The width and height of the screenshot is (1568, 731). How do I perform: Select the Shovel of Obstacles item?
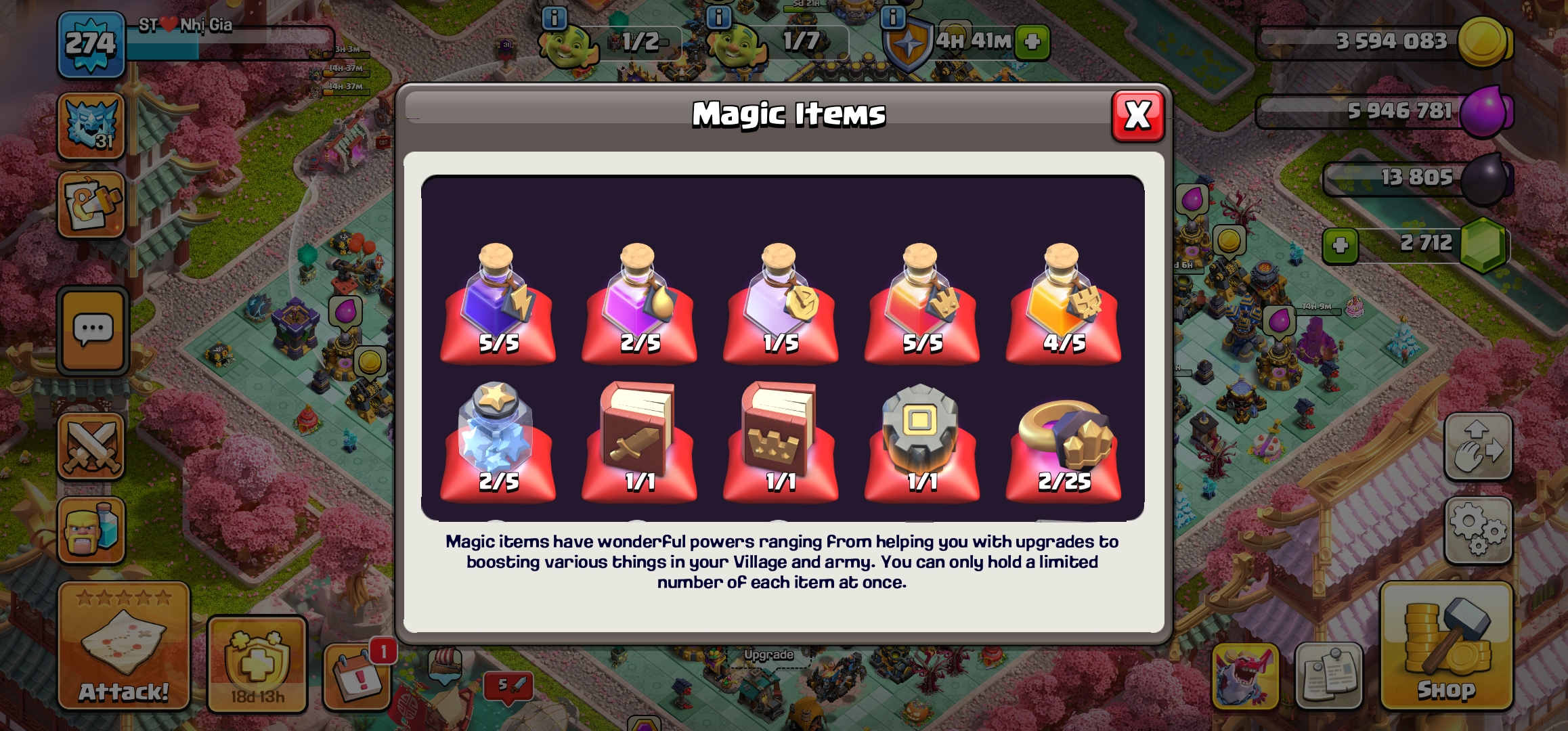click(x=922, y=440)
